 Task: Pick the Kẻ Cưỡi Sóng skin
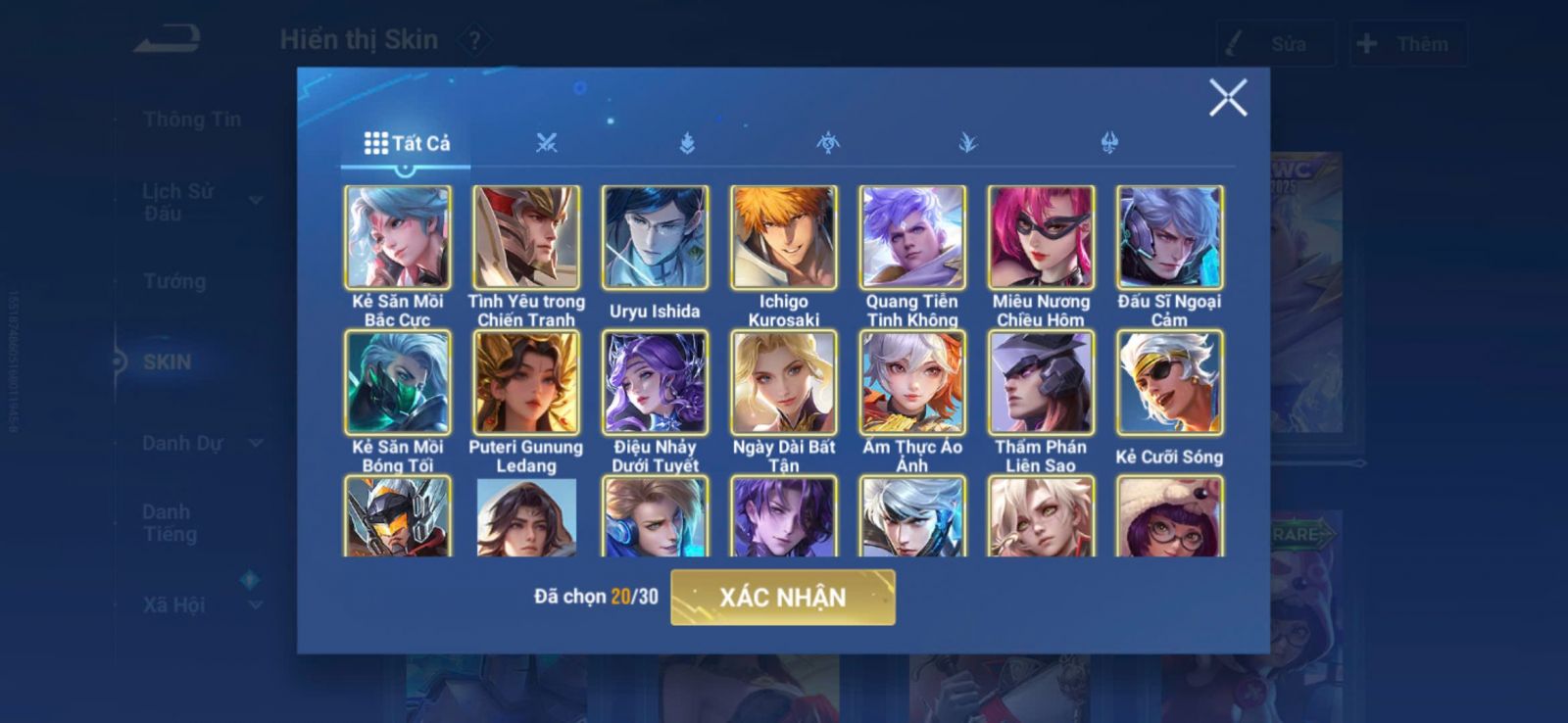(x=1169, y=382)
